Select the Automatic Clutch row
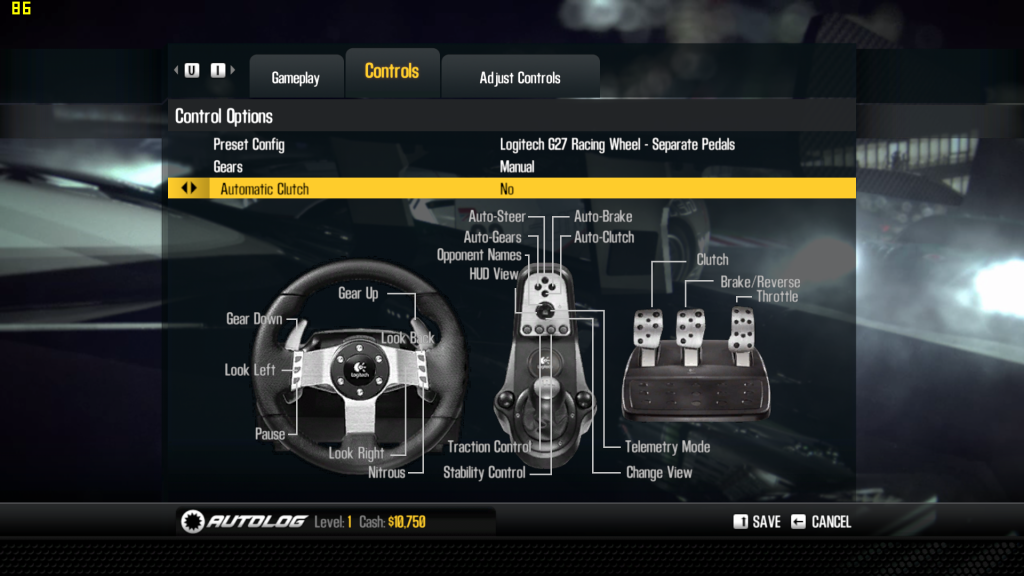This screenshot has height=576, width=1024. (x=510, y=189)
